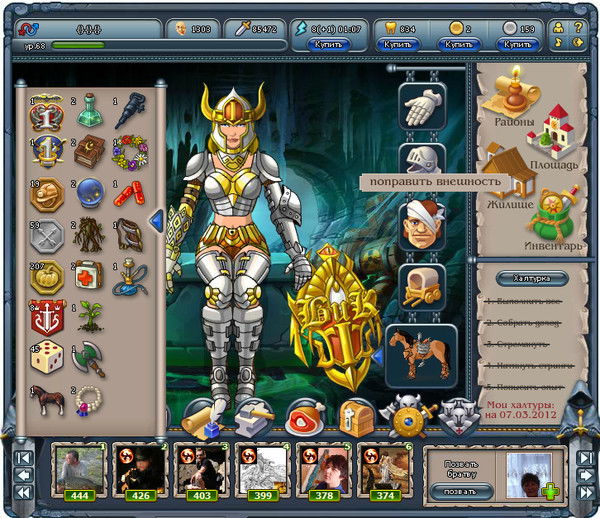
Task: Select the covered wagon slot
Action: click(421, 287)
